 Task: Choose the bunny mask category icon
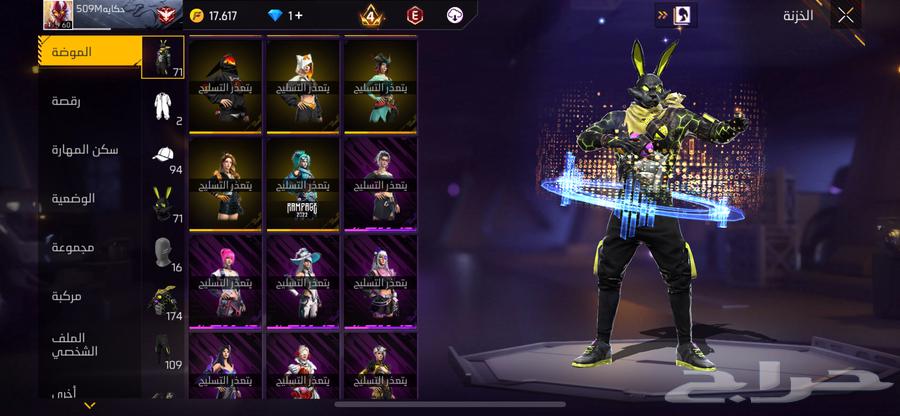(x=163, y=203)
